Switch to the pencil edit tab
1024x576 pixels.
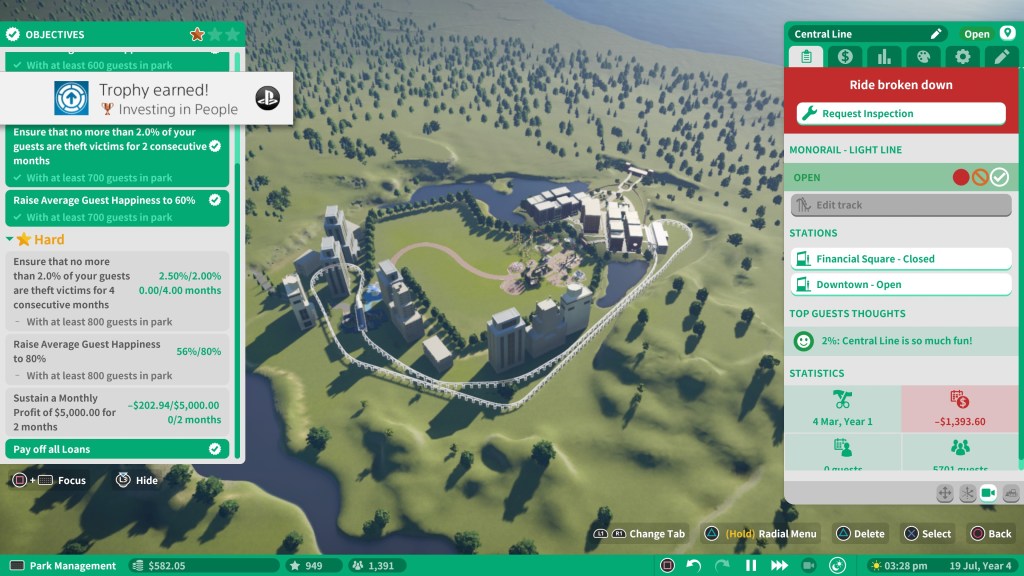click(1002, 57)
